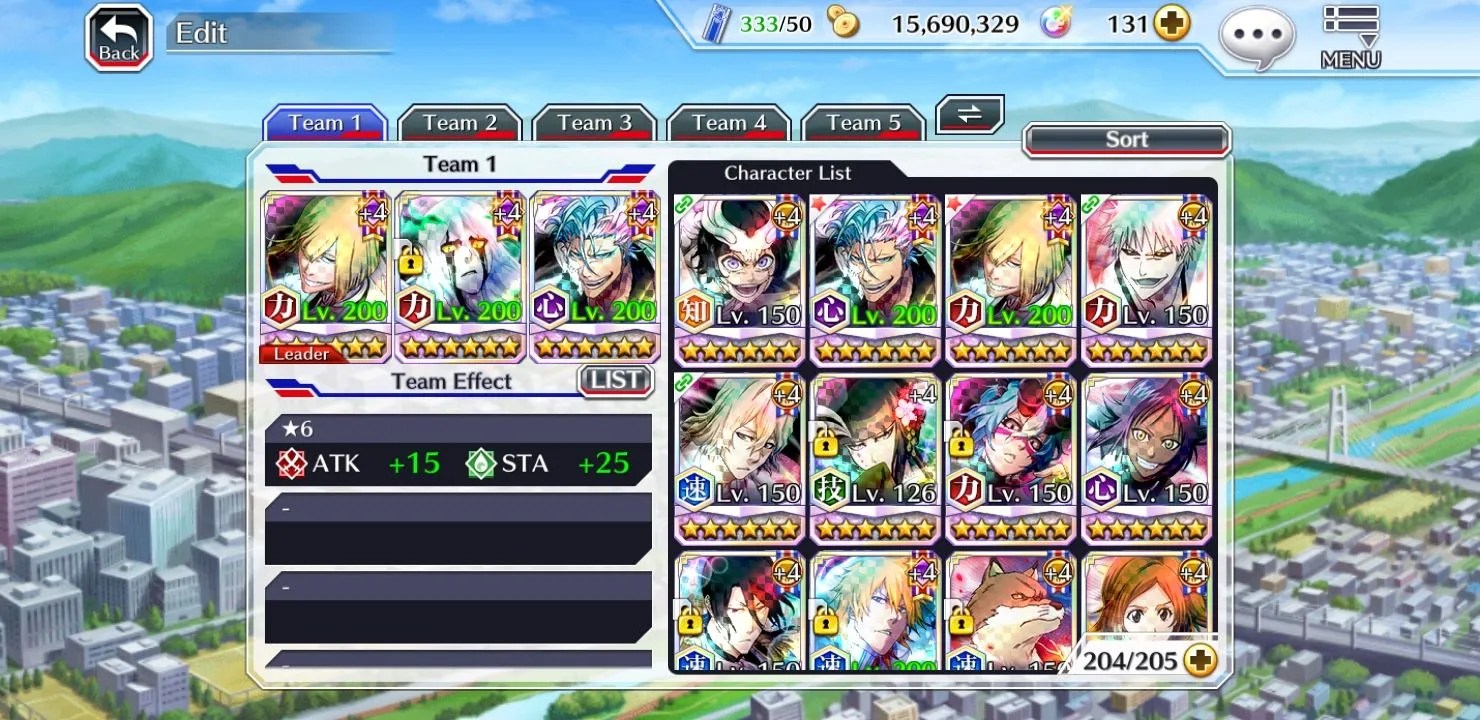
Task: Add more spirit orbs with plus button
Action: [1172, 24]
